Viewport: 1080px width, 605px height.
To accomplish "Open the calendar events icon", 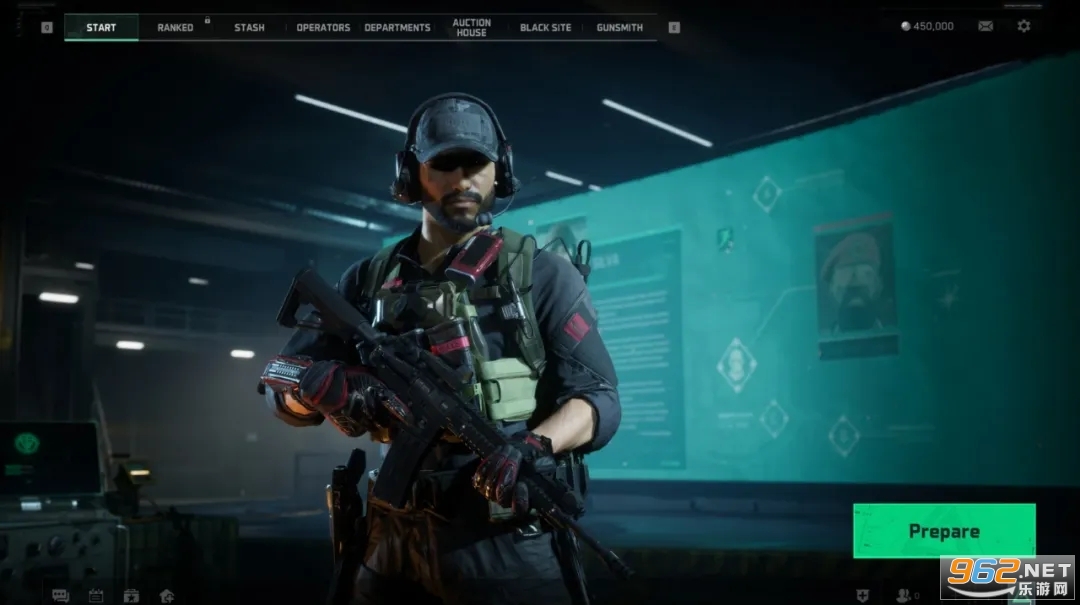I will click(96, 596).
